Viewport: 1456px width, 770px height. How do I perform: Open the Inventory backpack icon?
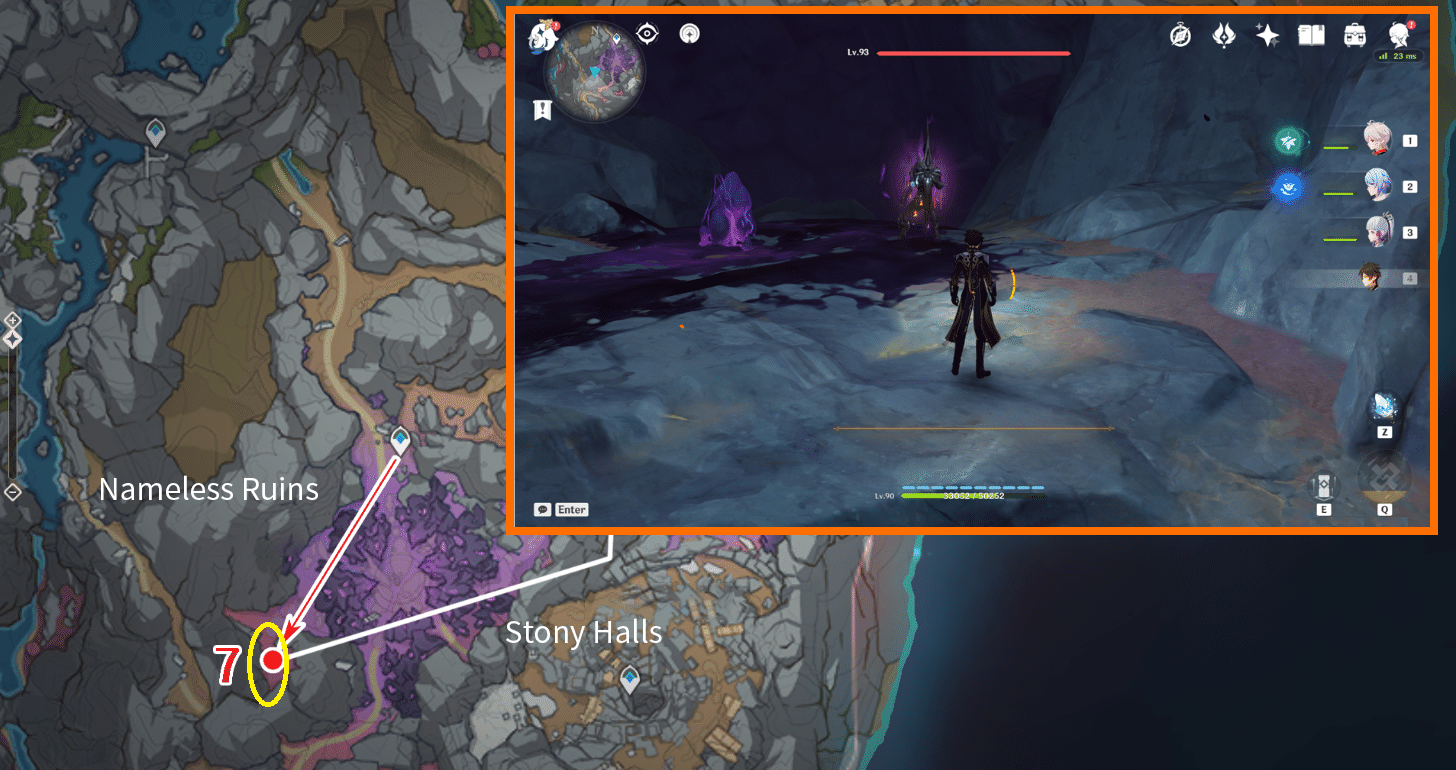[x=1355, y=35]
